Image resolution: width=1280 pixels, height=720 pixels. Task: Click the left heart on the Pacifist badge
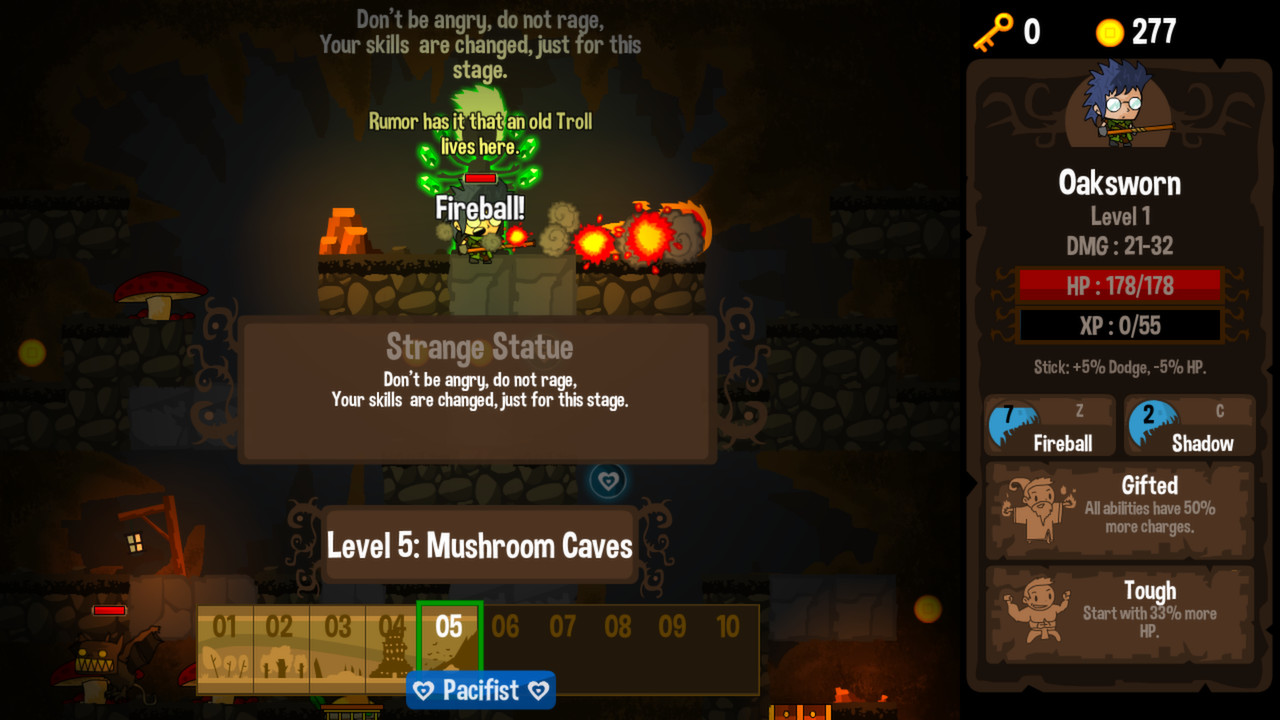[421, 690]
